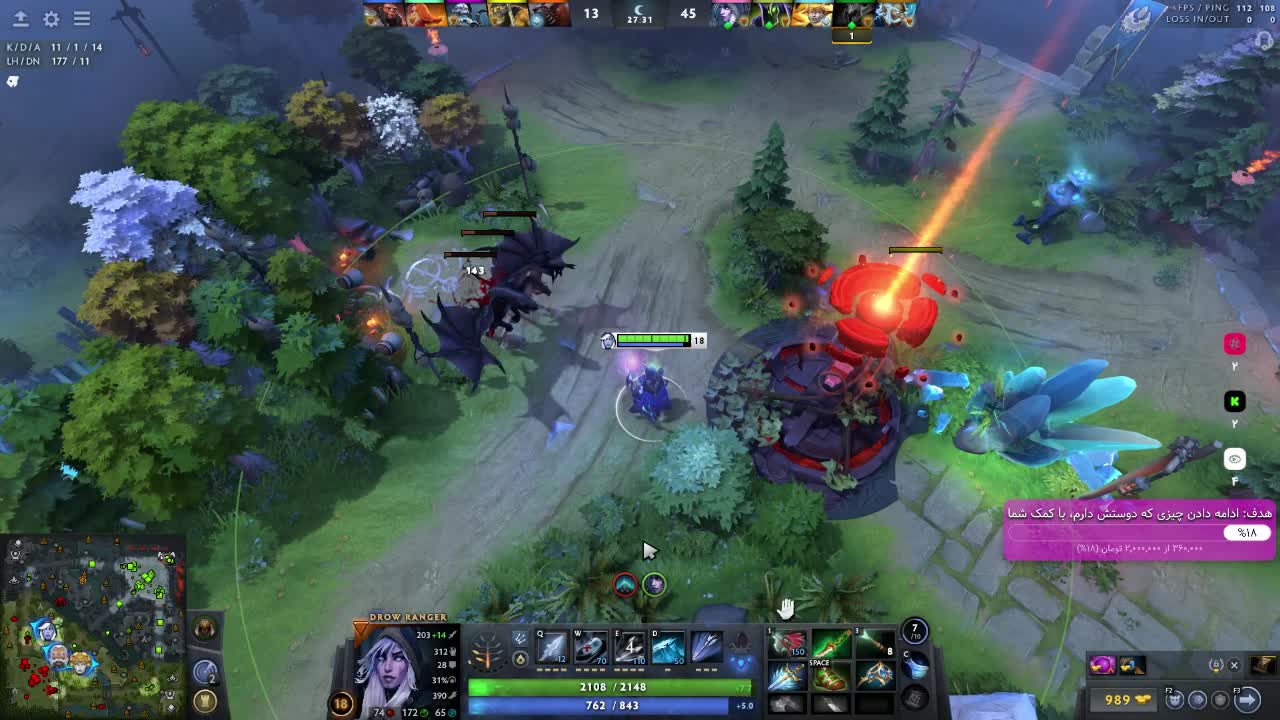Open the gold shop button showing 989
Viewport: 1280px width, 720px height.
[x=1122, y=699]
